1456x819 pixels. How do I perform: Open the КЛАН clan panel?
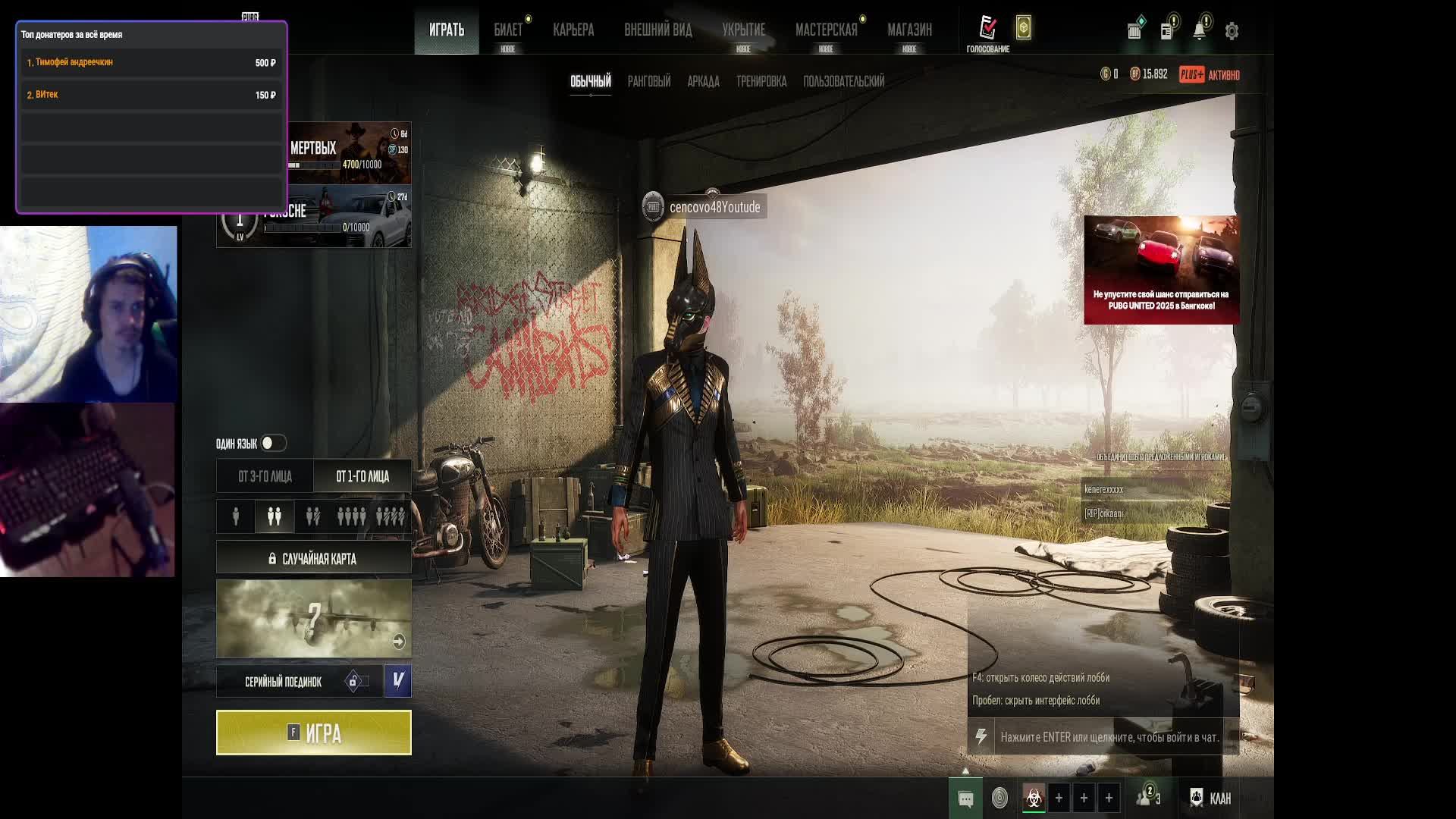click(1211, 798)
